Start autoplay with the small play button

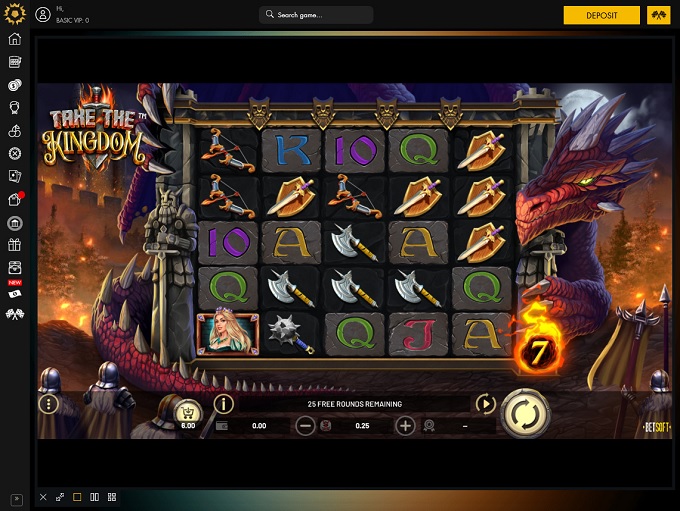tap(486, 404)
